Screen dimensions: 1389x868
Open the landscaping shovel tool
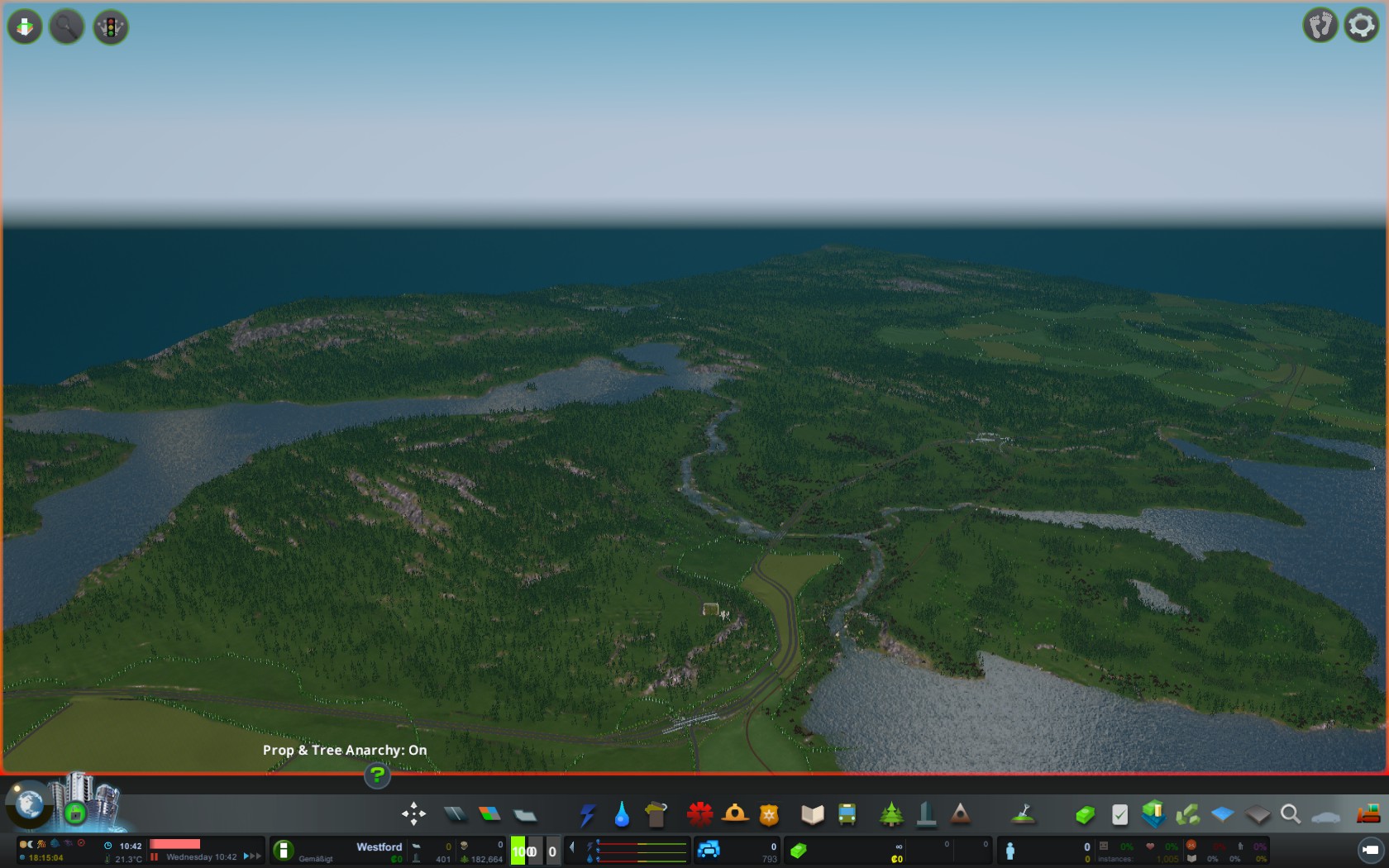pos(1024,815)
